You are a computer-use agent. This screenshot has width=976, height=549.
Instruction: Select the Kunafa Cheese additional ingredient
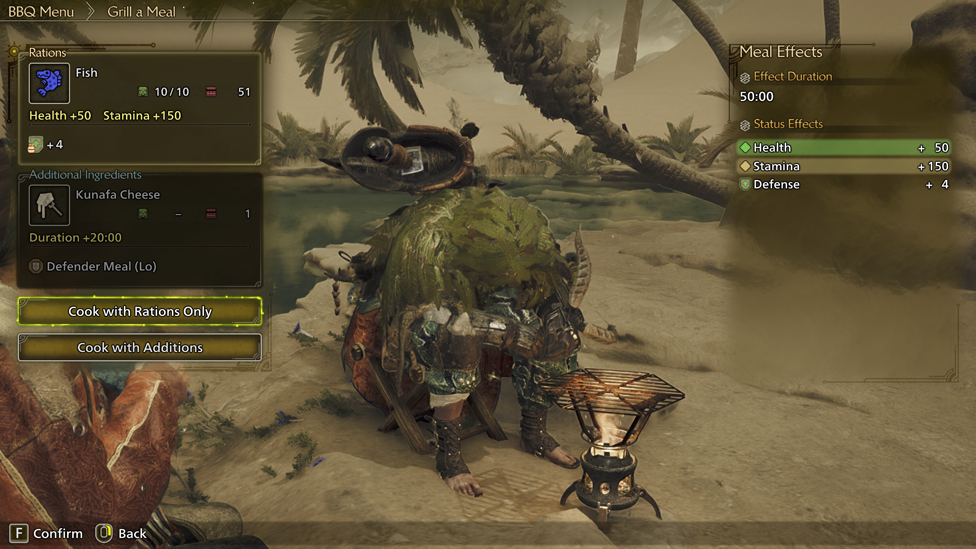pos(140,206)
